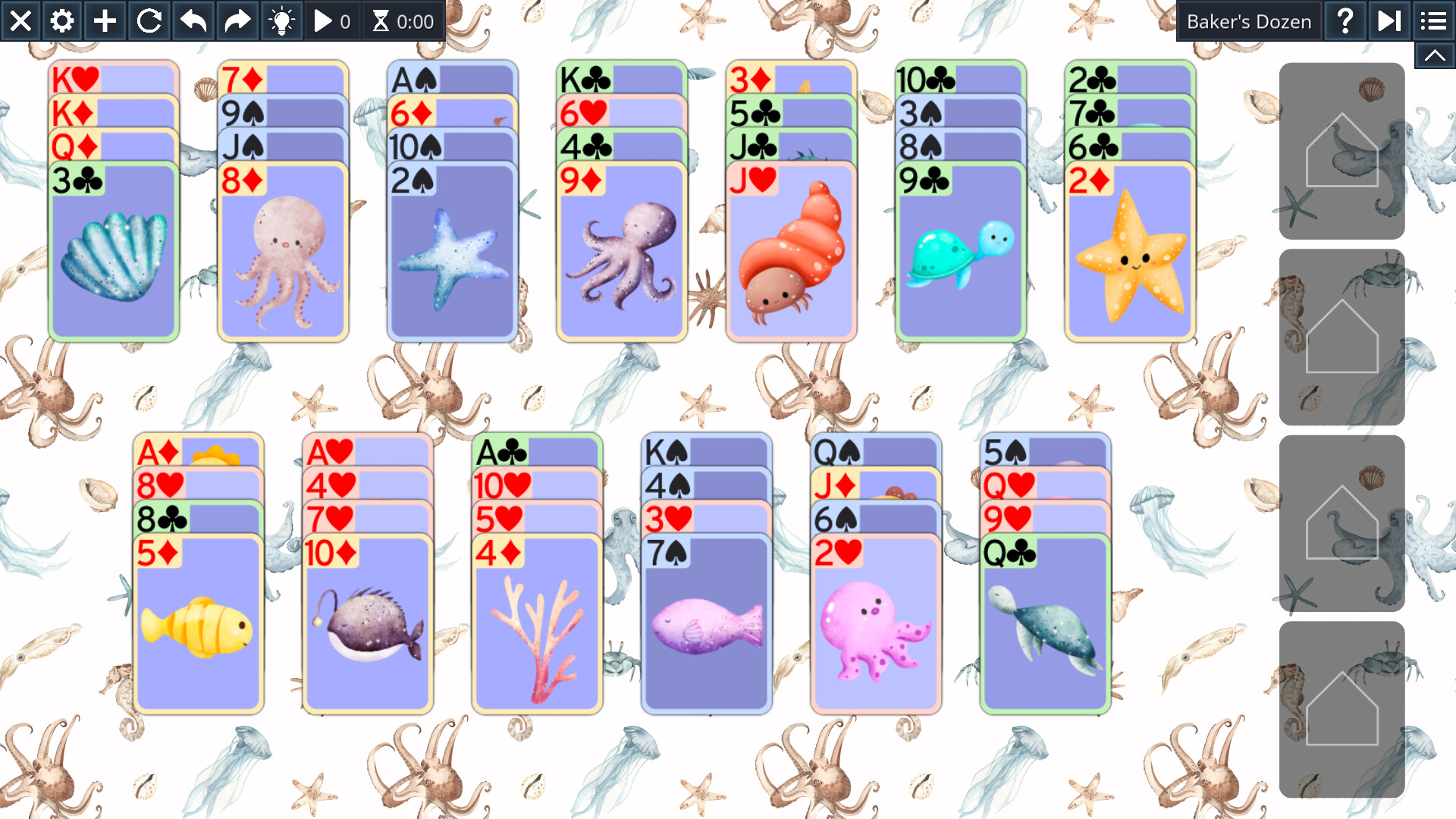Open the settings gear icon

point(62,20)
